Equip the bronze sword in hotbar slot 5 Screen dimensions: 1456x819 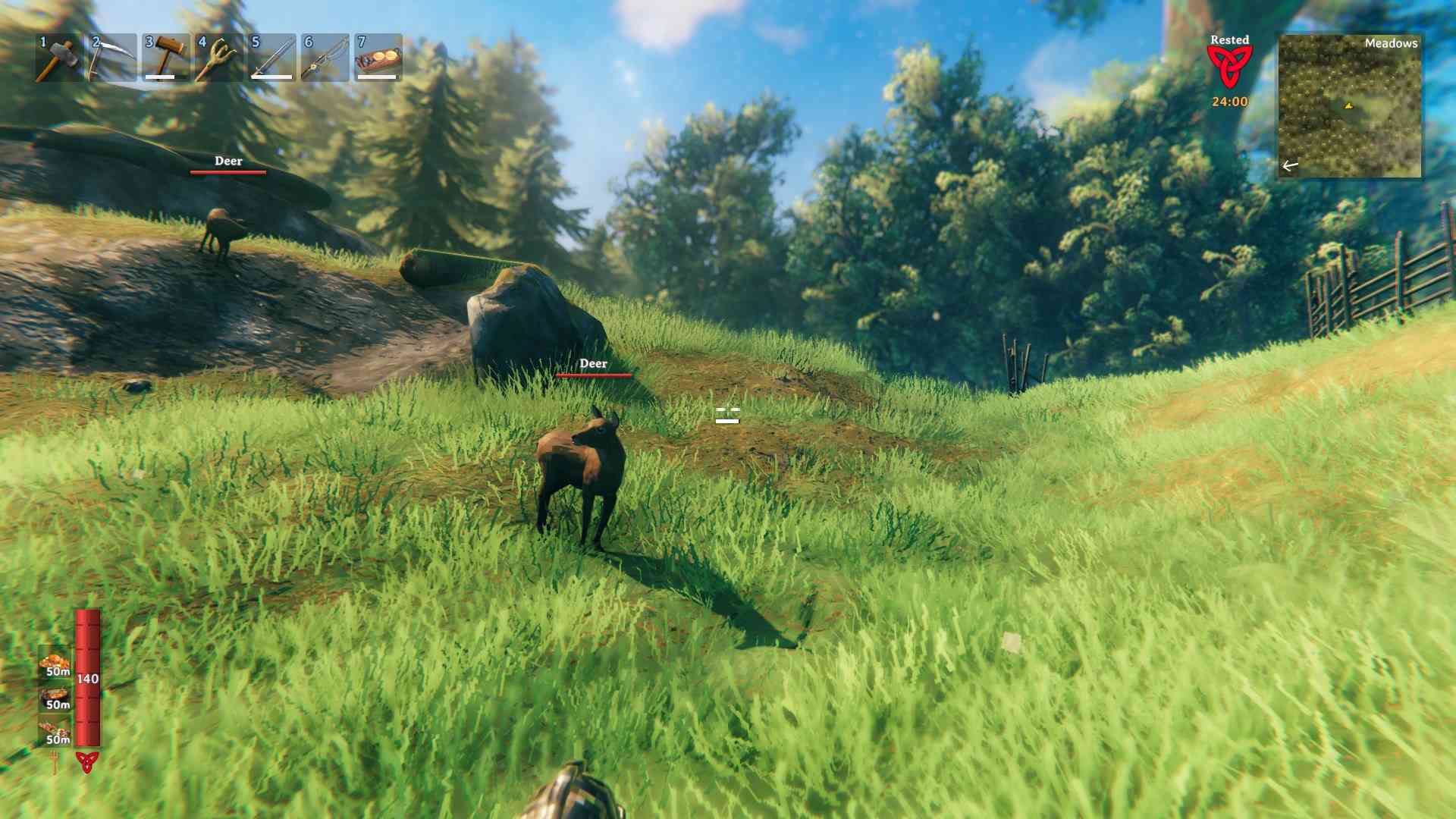pyautogui.click(x=269, y=57)
